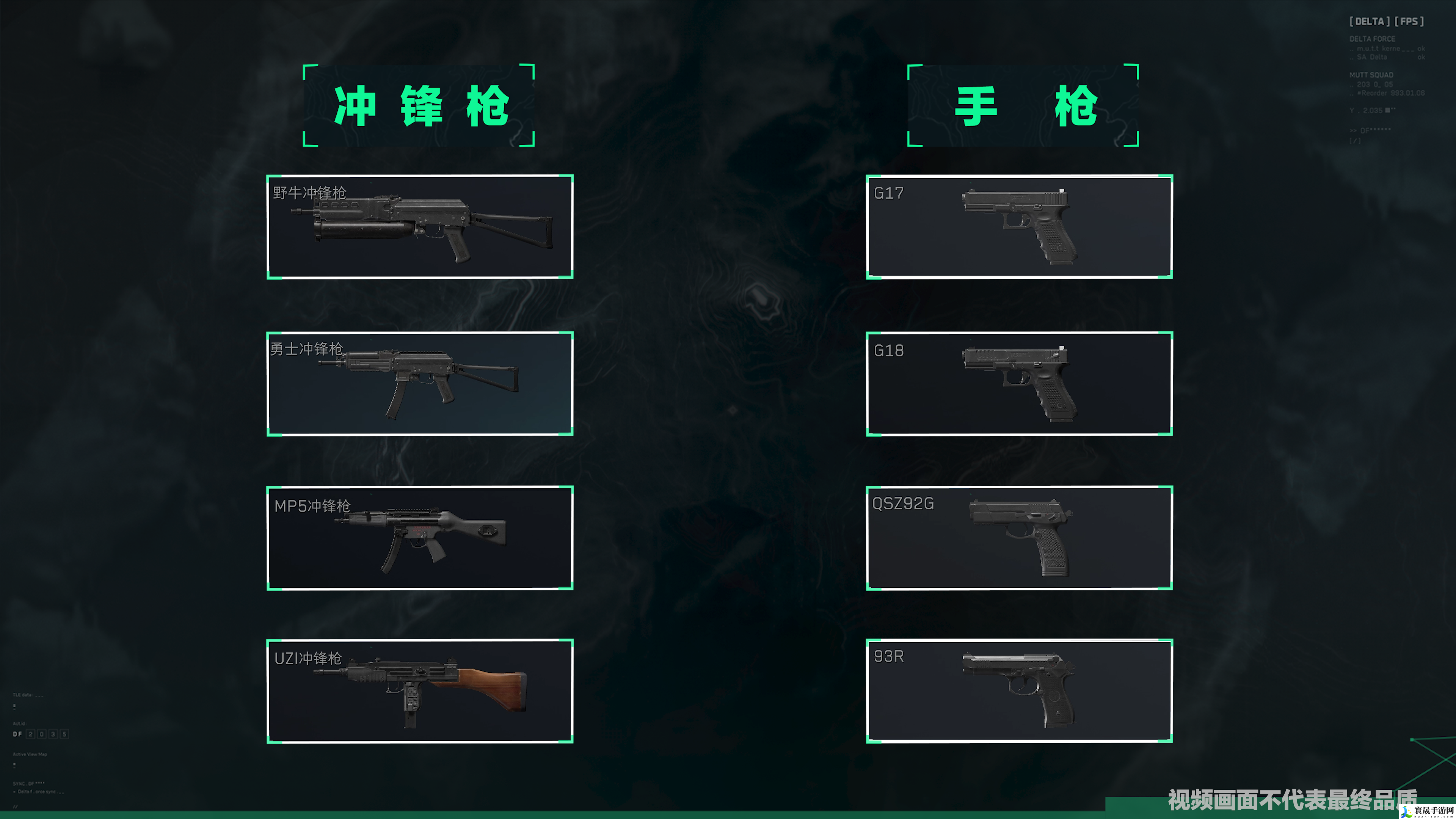Switch to the 手枪 category header
1456x819 pixels.
(1023, 106)
